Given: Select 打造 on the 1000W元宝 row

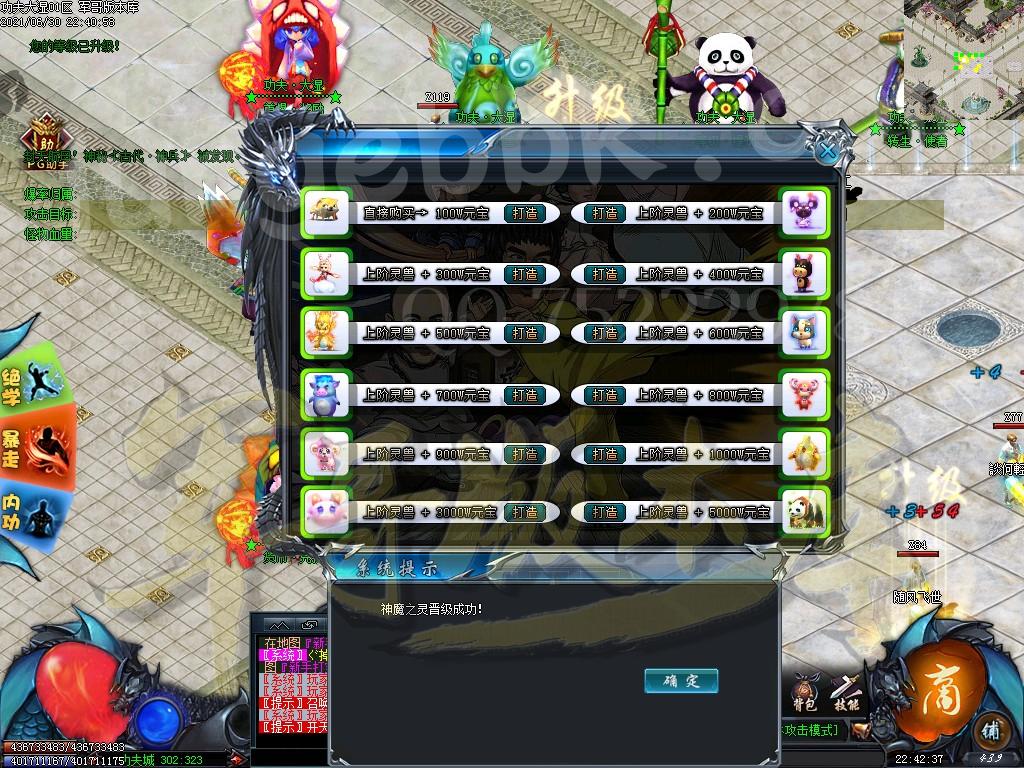Looking at the screenshot, I should click(604, 454).
